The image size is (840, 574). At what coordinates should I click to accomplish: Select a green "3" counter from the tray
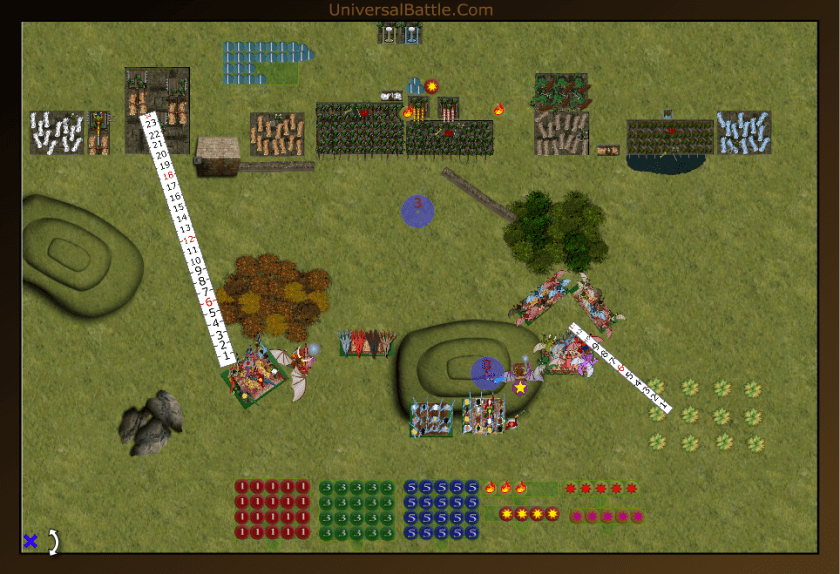coord(327,488)
